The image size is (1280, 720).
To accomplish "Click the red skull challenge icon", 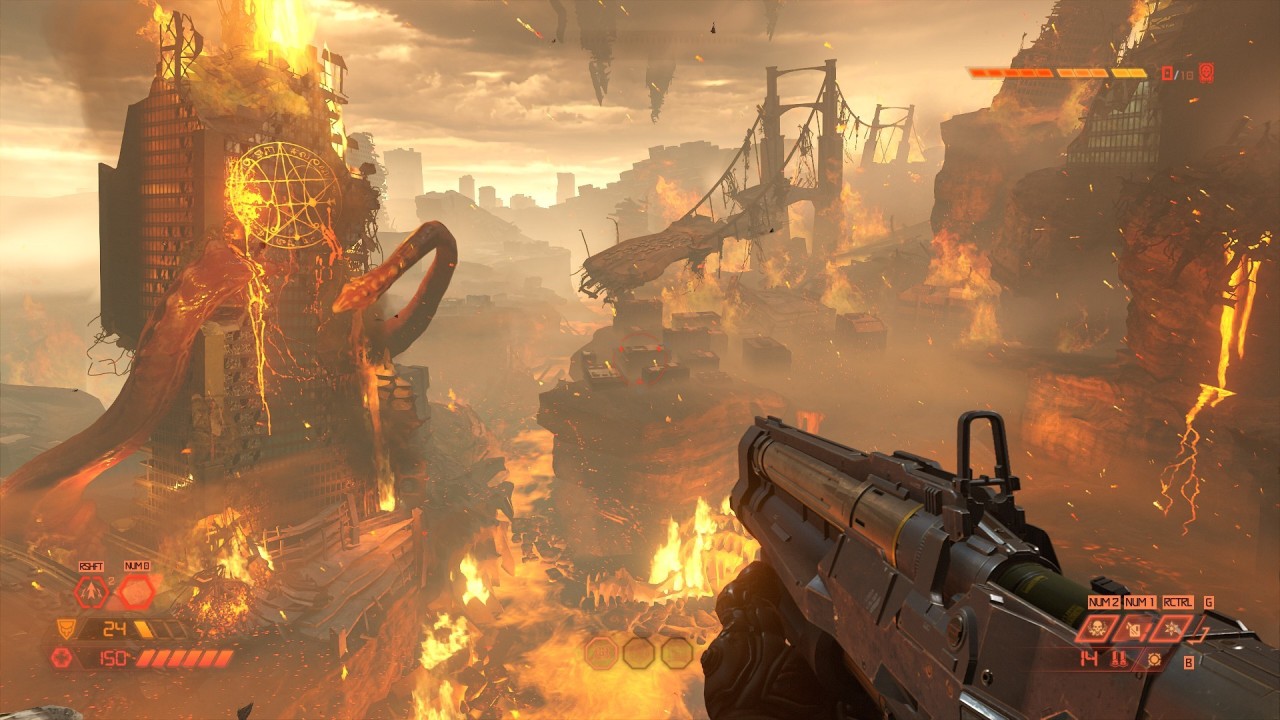I will pos(1206,72).
